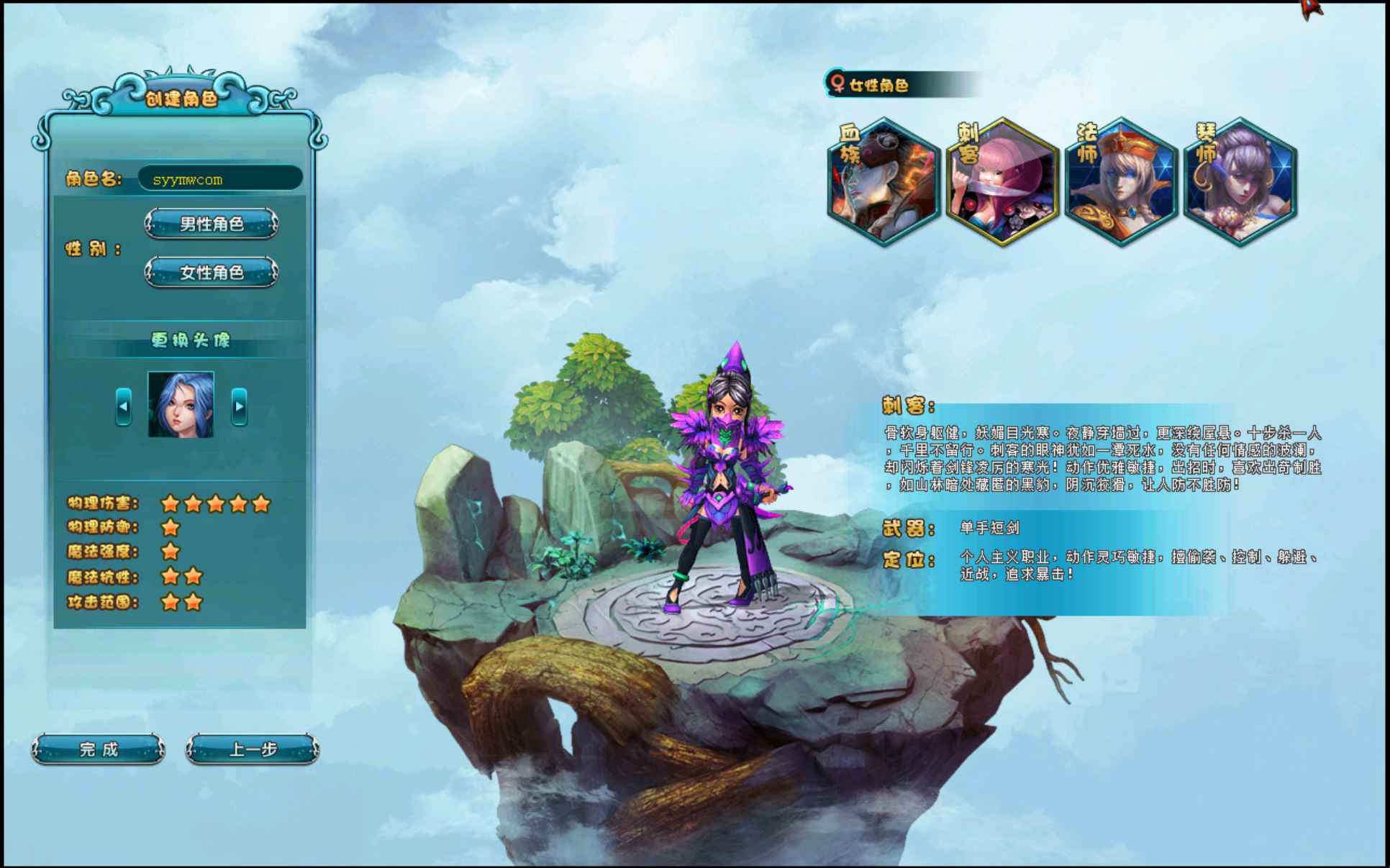Show the next avatar with right arrow
This screenshot has height=868, width=1390.
[x=240, y=406]
